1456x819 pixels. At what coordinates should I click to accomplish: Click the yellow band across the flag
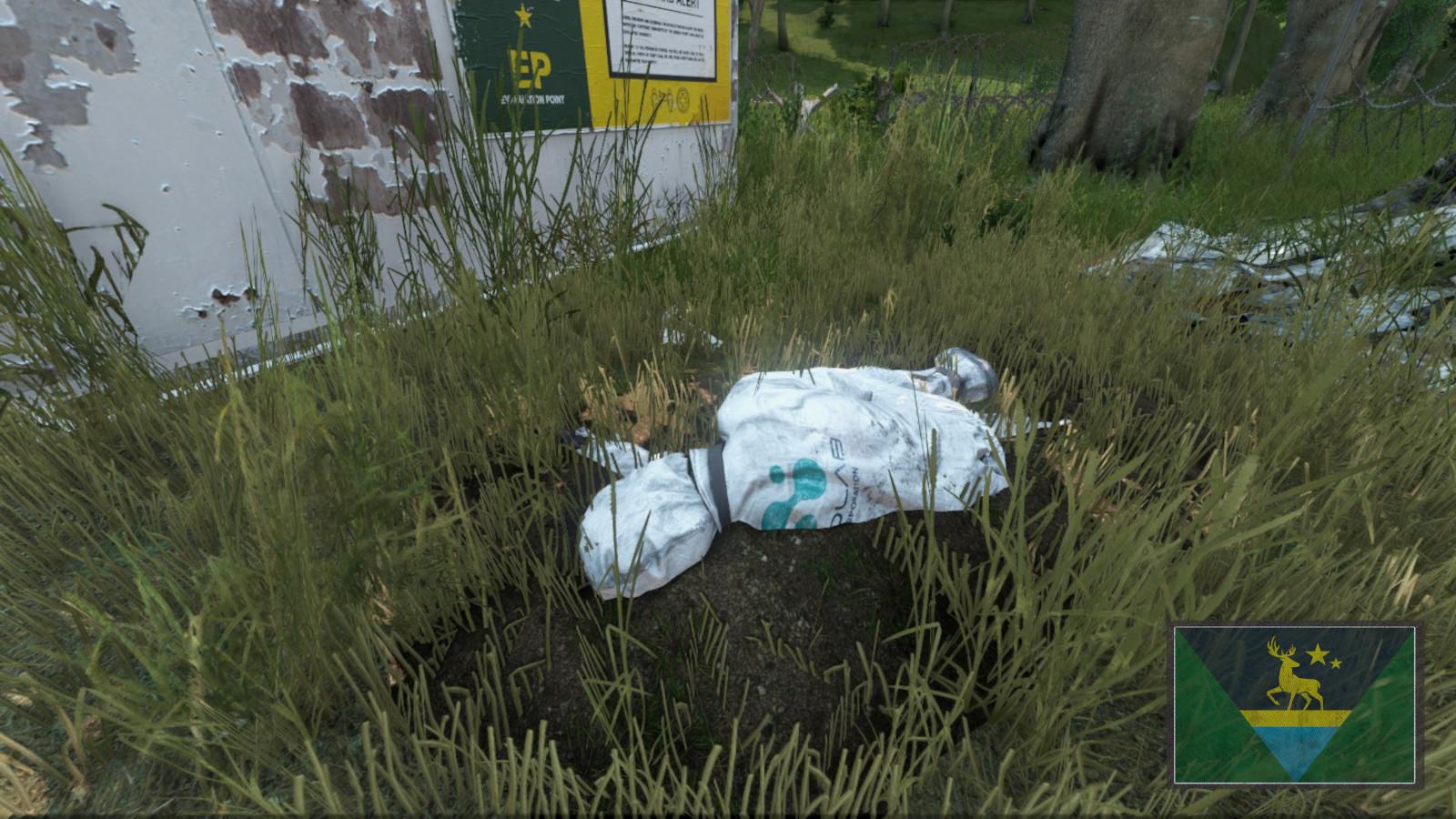[1295, 717]
